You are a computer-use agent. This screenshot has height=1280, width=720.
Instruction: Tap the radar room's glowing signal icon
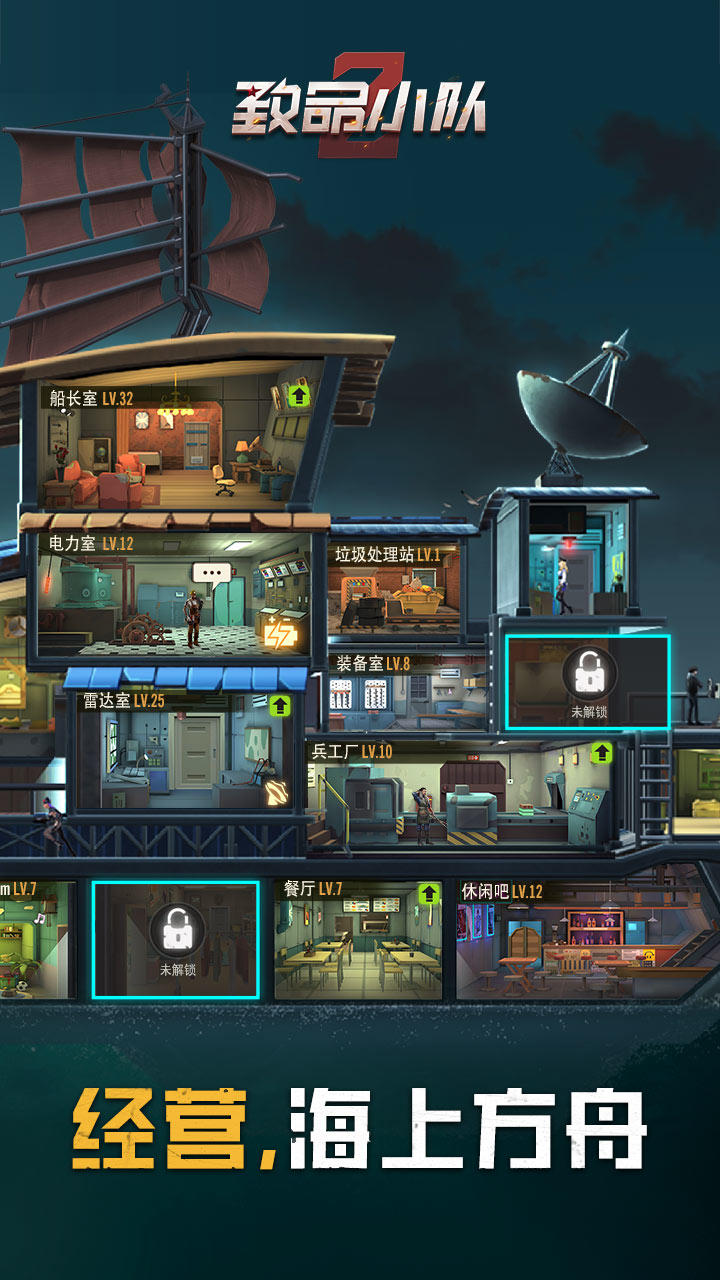pyautogui.click(x=276, y=793)
